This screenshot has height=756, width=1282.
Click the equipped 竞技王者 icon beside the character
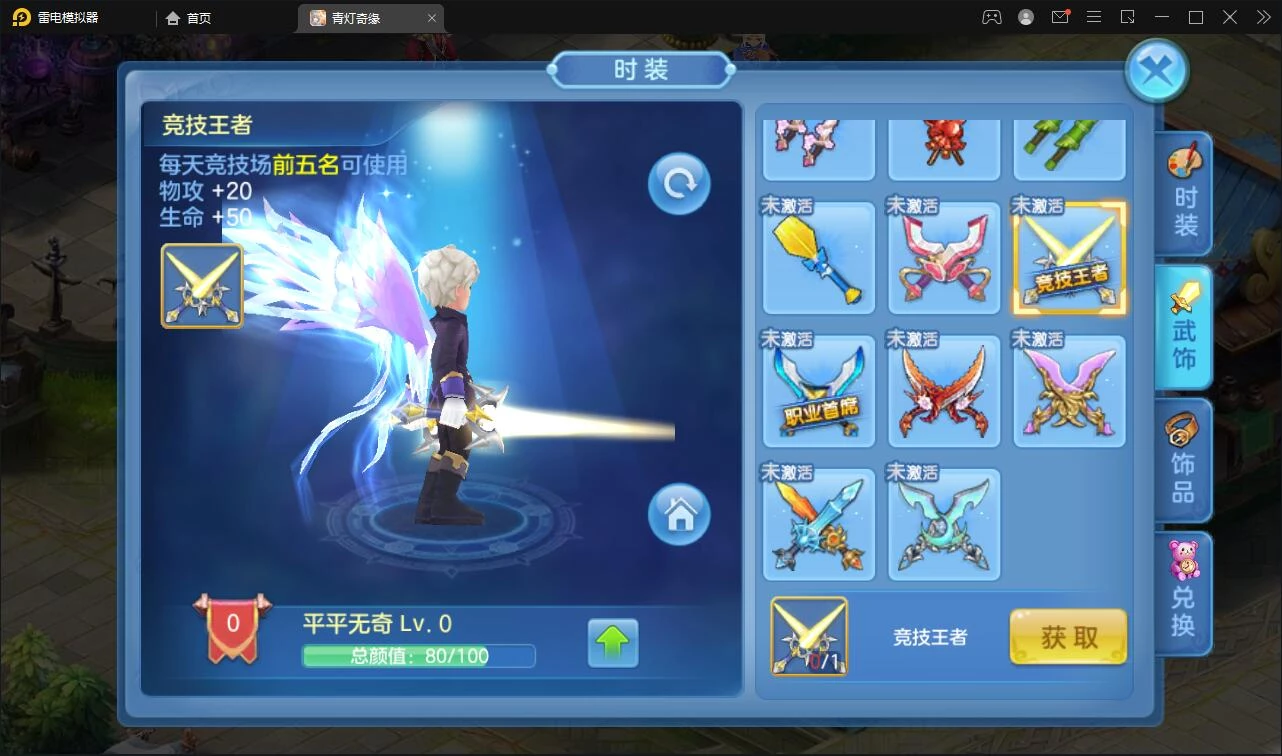(202, 286)
